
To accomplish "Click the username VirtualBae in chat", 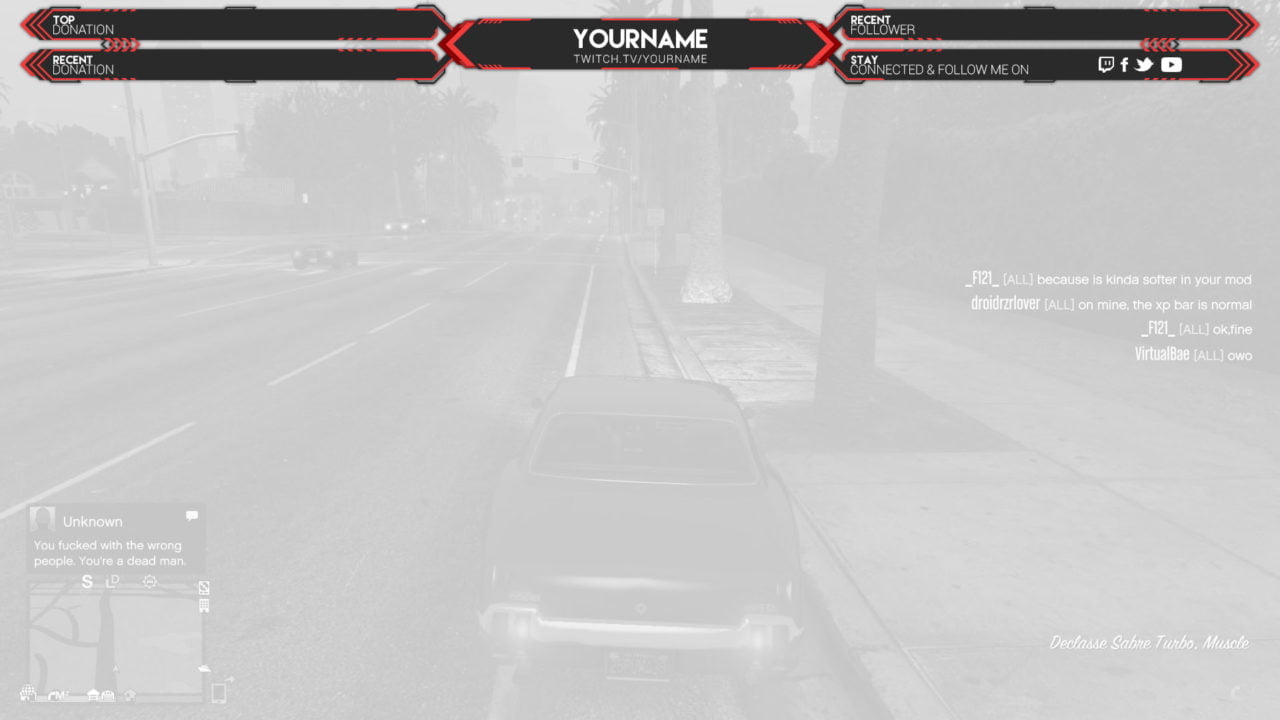I will [x=1162, y=354].
